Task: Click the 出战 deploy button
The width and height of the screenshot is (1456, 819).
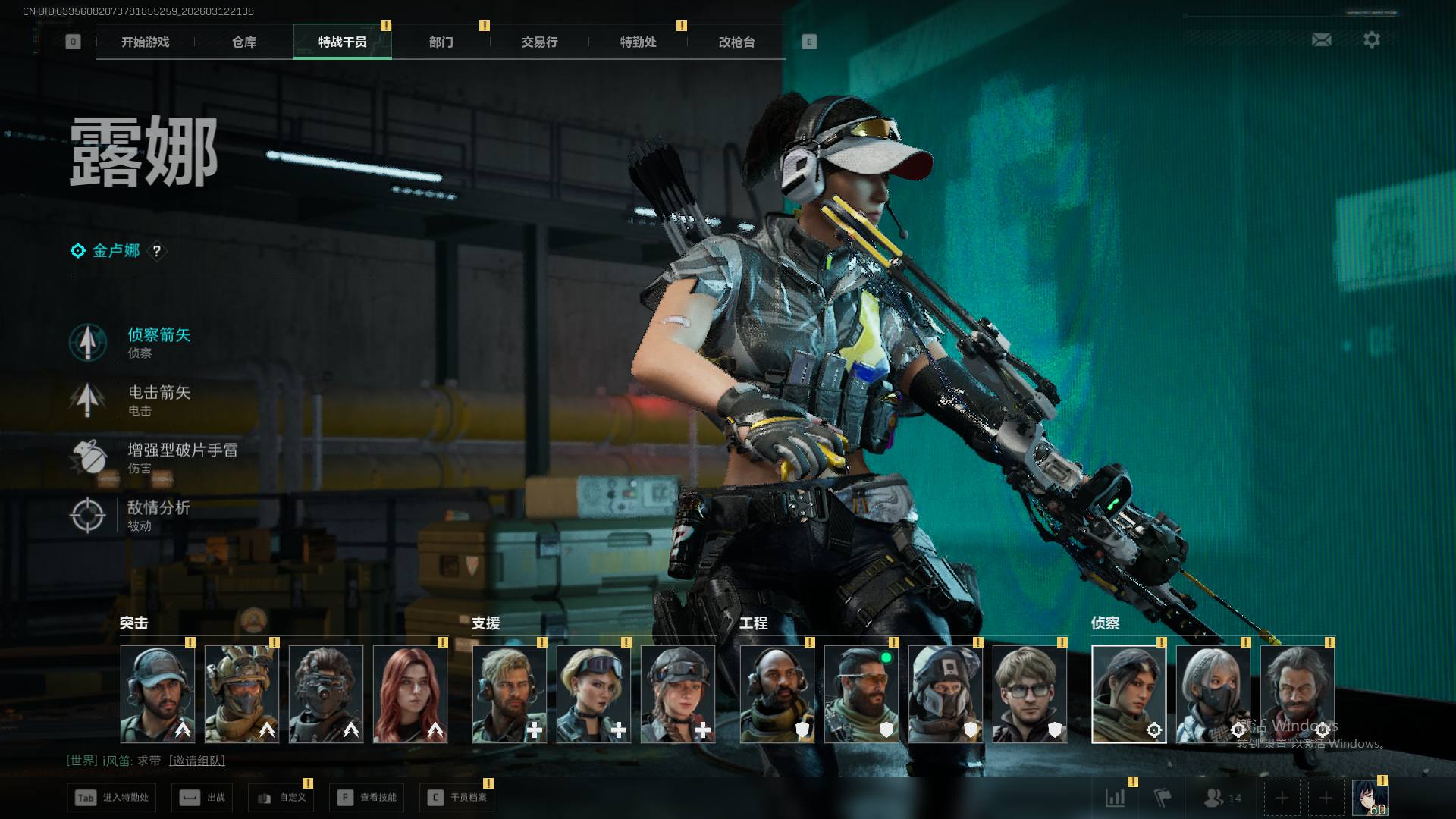Action: click(202, 798)
